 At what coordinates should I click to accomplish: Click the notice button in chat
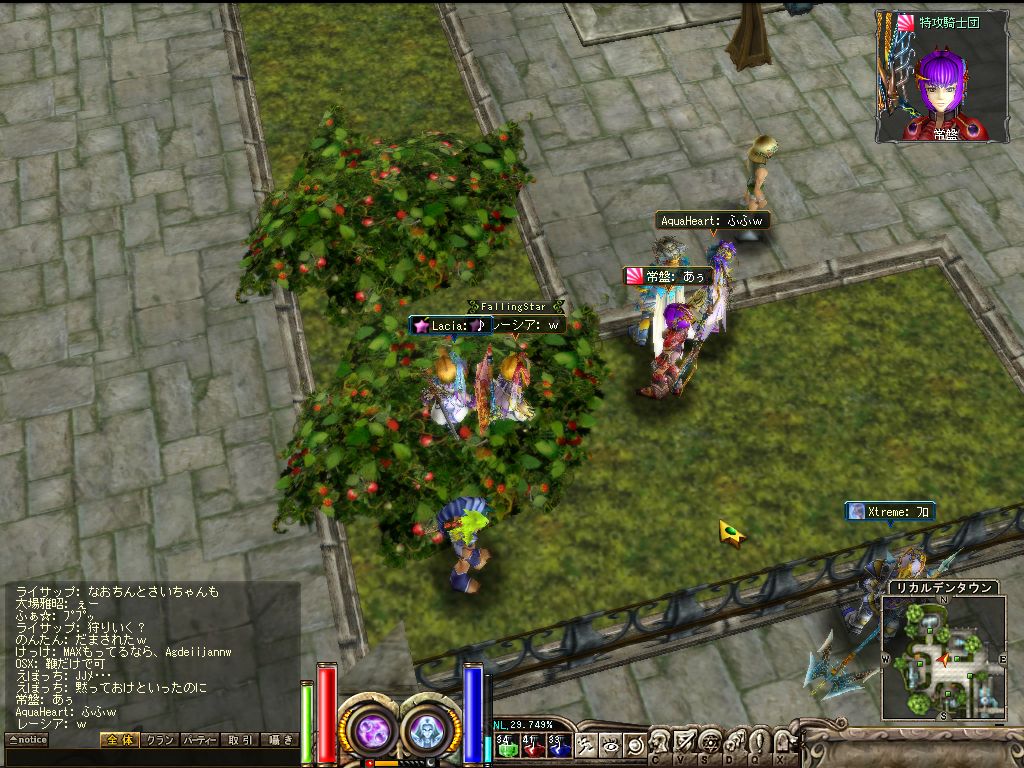pos(27,740)
